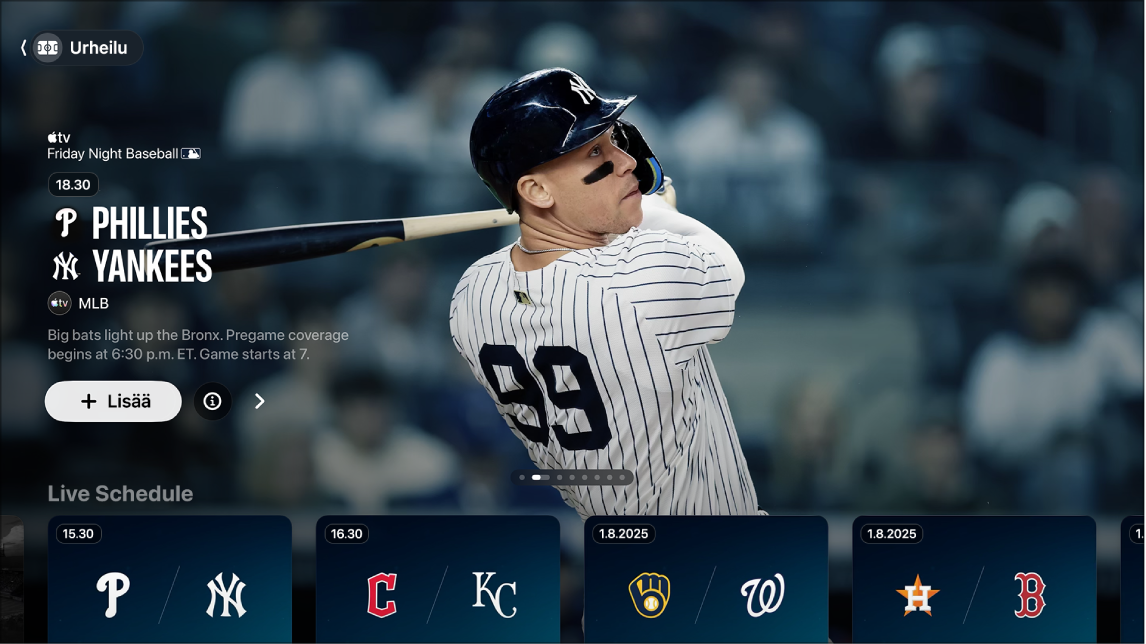Select the Cleveland vs Kansas City 16.30 card

coord(438,580)
